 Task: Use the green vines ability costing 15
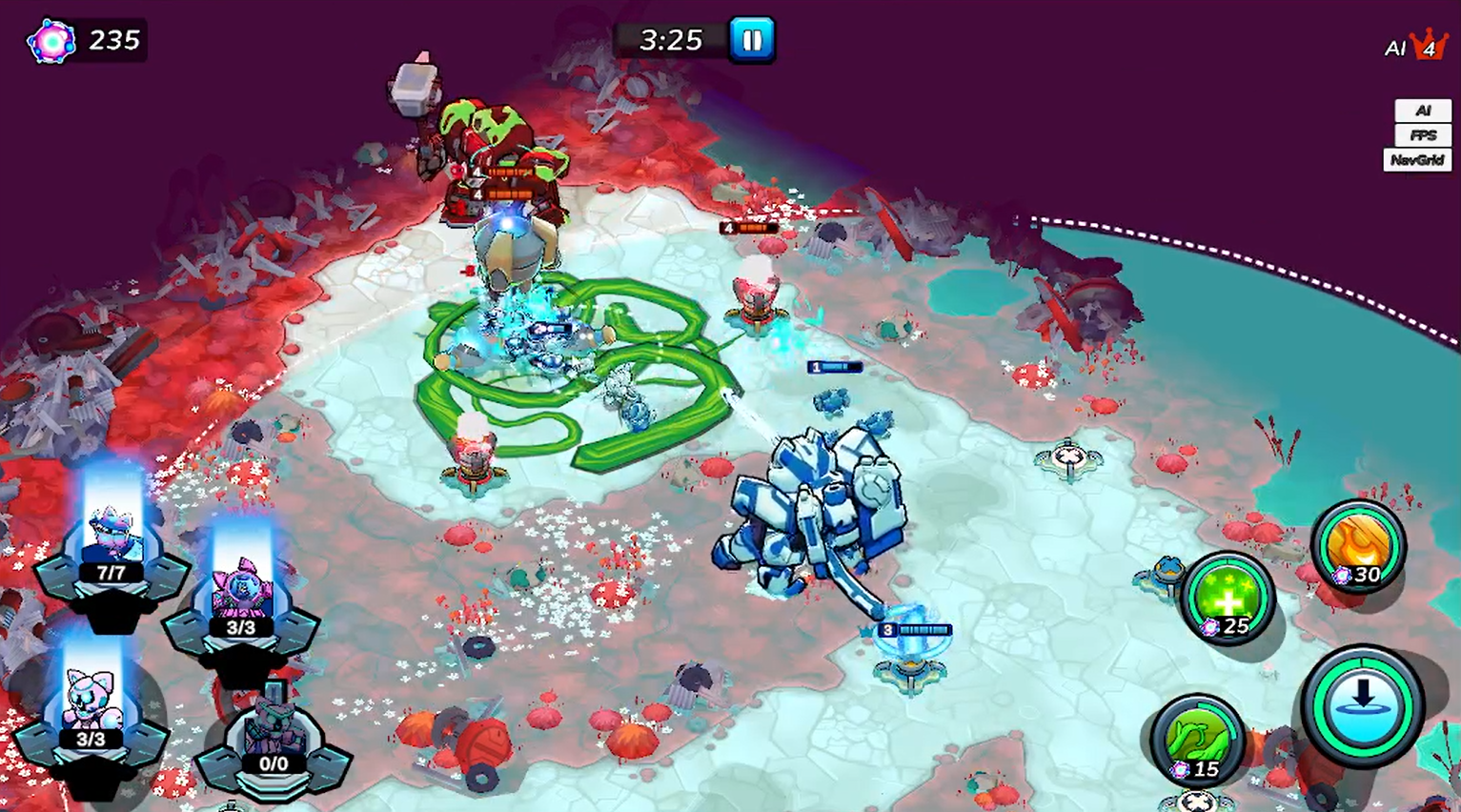[x=1197, y=740]
